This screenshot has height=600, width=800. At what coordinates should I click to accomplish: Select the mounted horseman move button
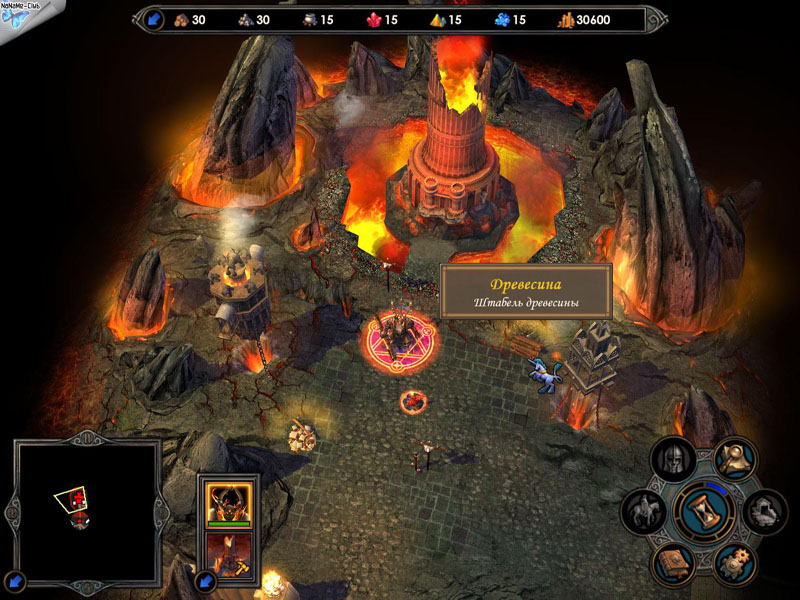[643, 512]
